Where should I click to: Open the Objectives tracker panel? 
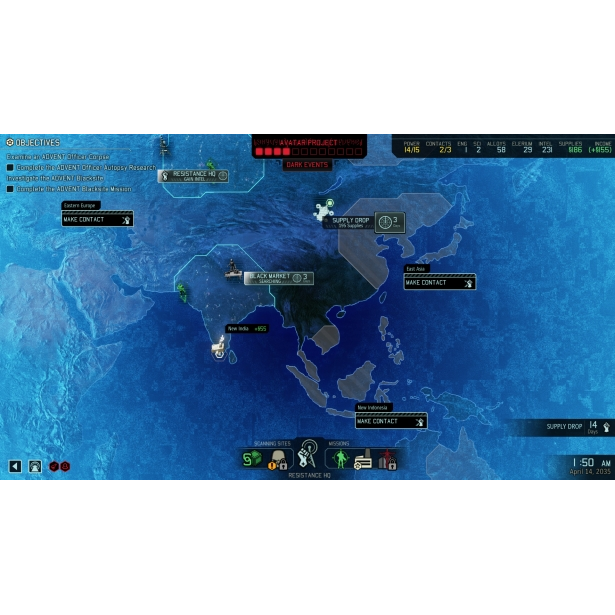33,143
